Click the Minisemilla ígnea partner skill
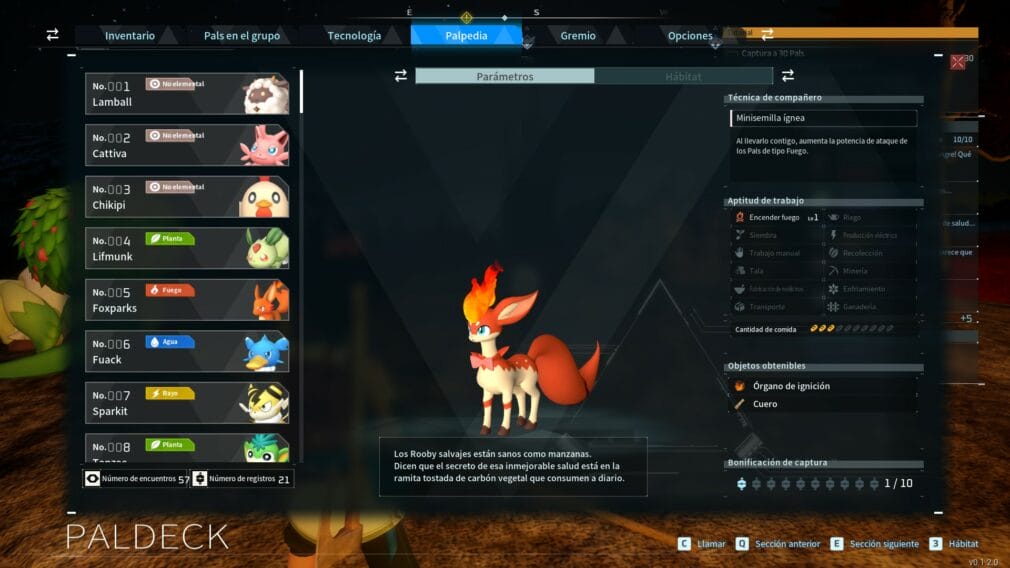Viewport: 1010px width, 568px height. pos(823,118)
